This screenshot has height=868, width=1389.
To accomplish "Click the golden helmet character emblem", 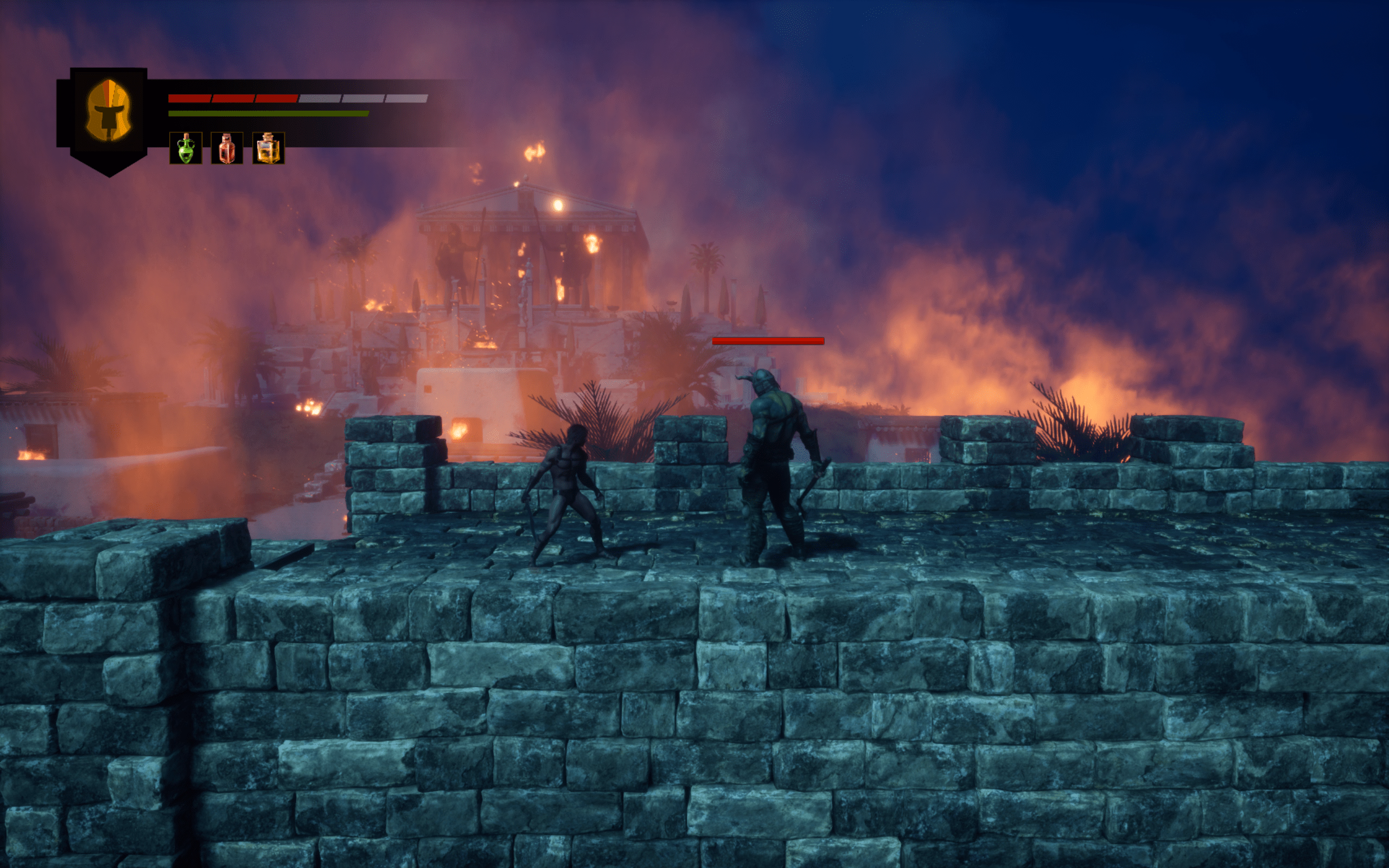I will [x=109, y=111].
